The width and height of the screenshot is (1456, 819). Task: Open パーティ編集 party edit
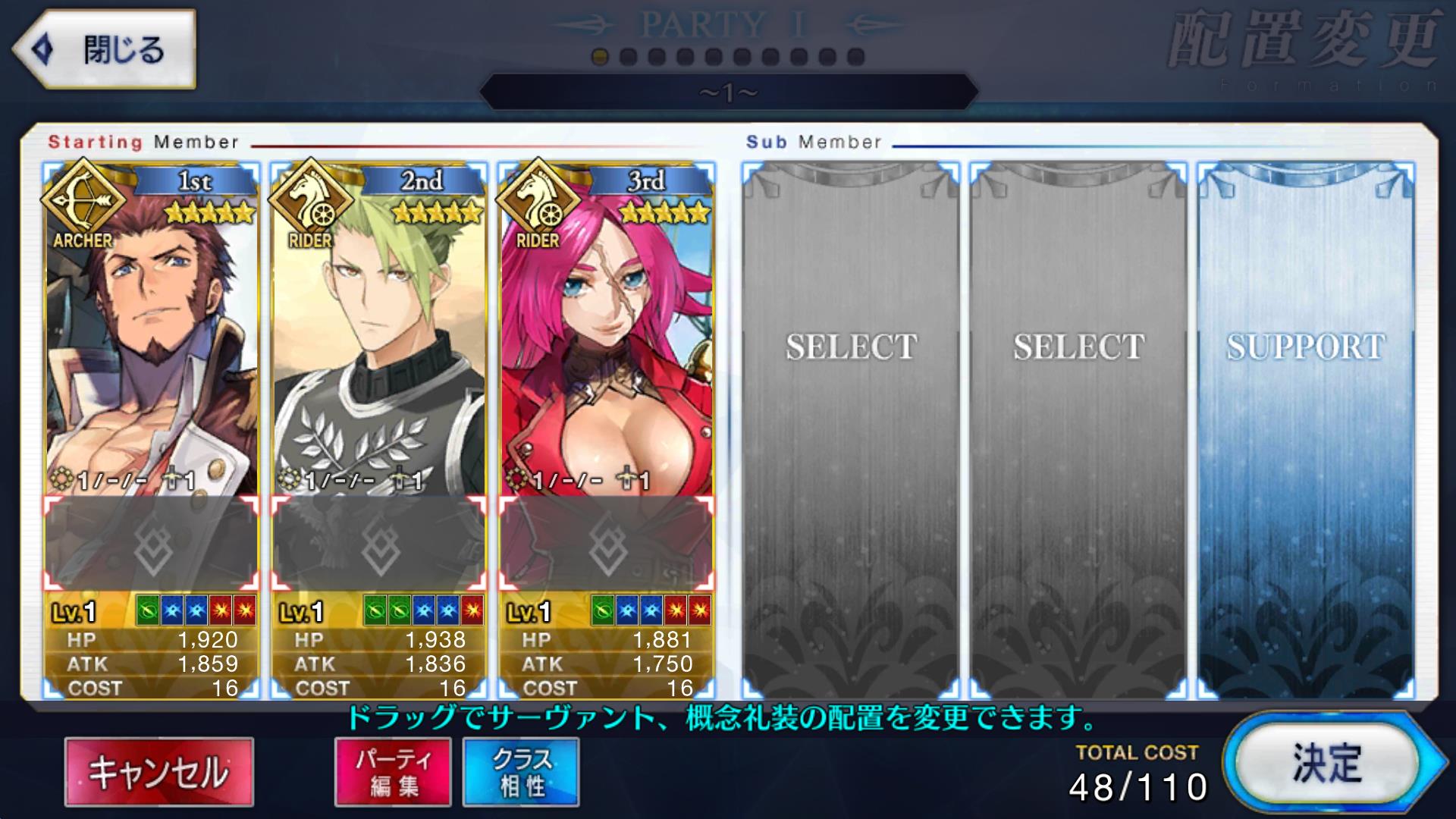click(393, 772)
